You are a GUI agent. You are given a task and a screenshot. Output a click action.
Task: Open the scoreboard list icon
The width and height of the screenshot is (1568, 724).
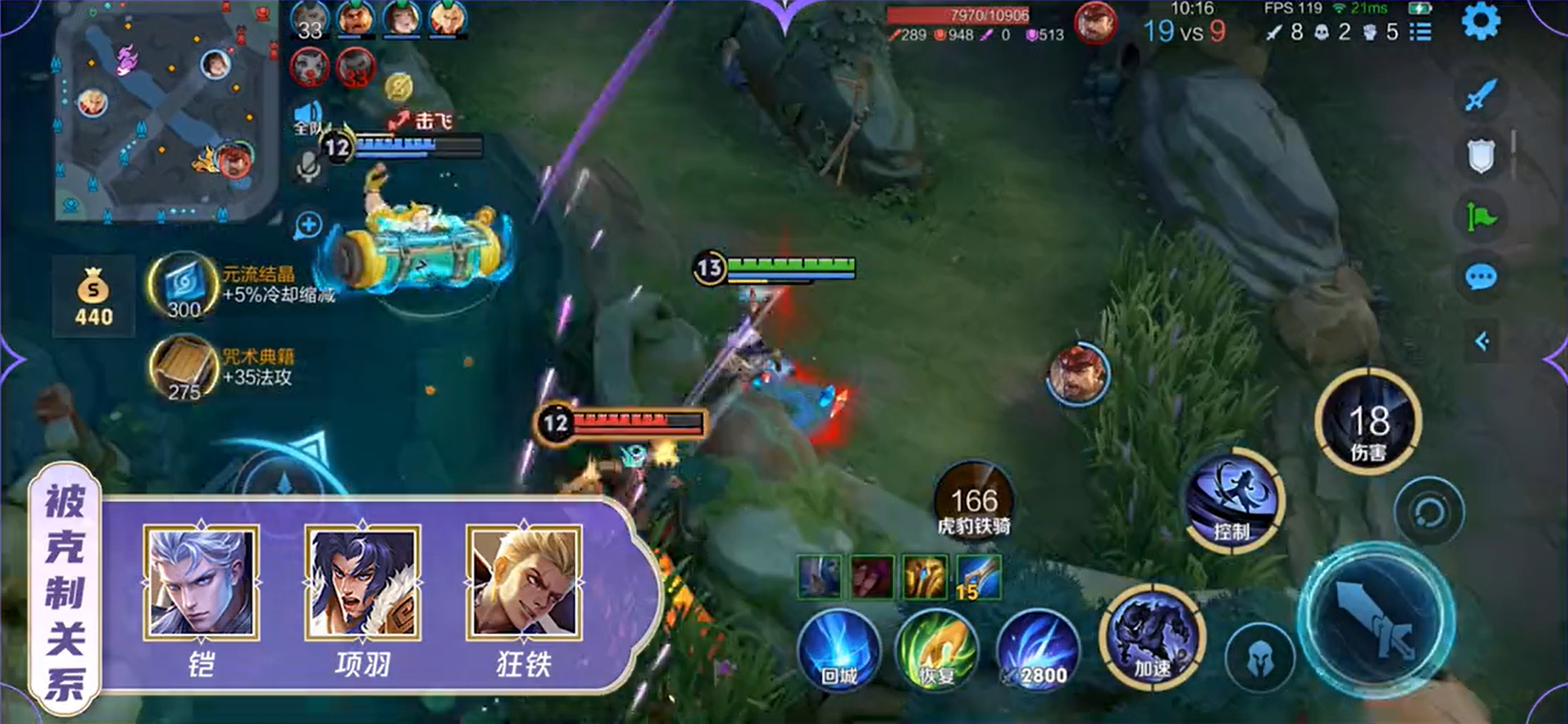[1421, 32]
